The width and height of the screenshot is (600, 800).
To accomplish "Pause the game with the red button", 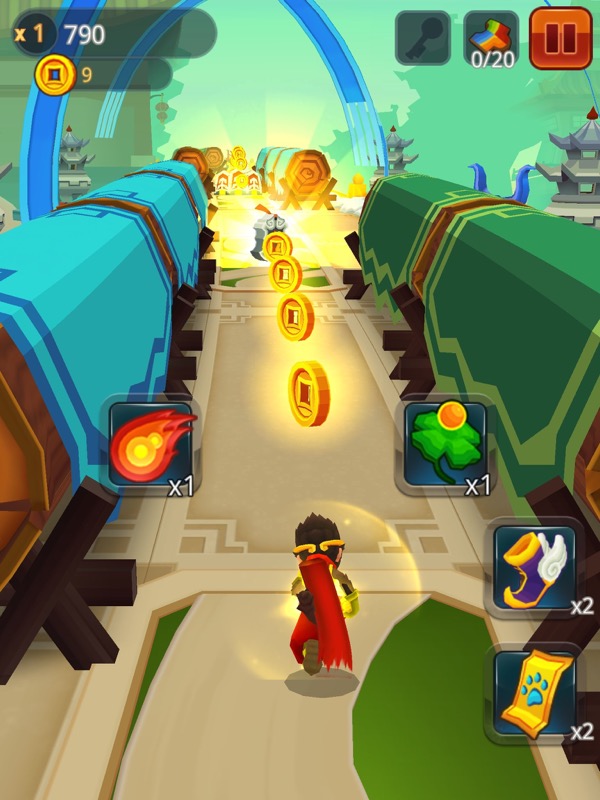I will (561, 39).
